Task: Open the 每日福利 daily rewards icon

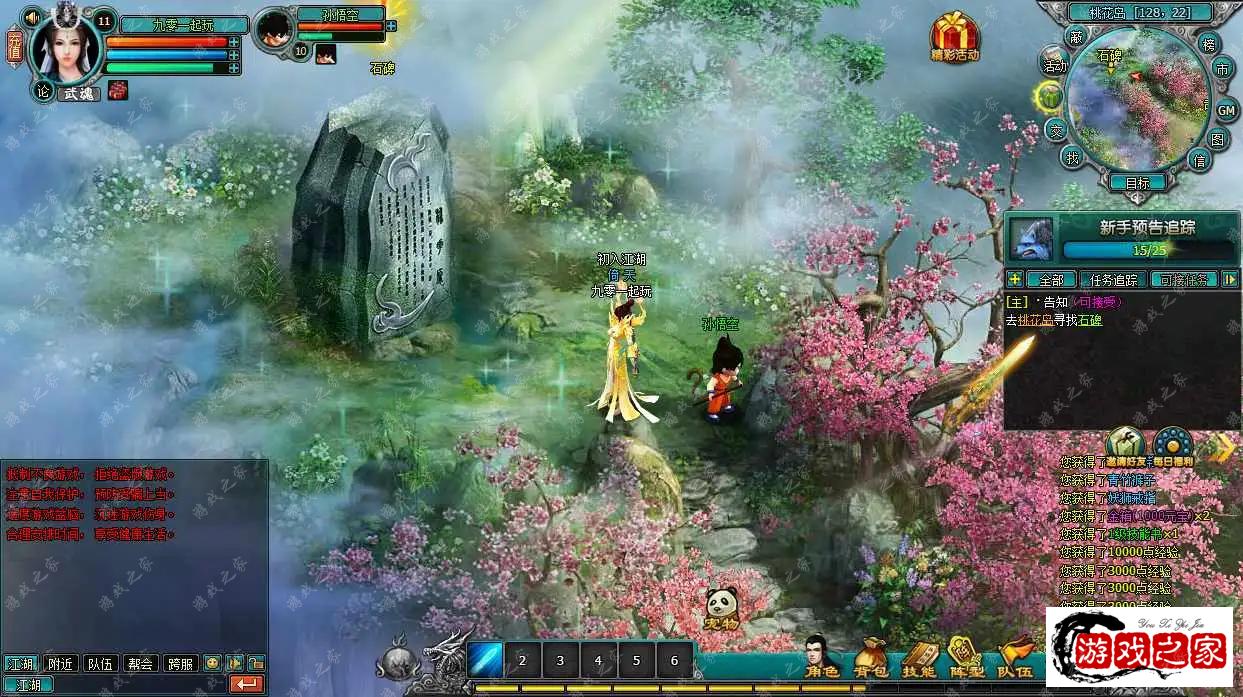Action: tap(1173, 445)
